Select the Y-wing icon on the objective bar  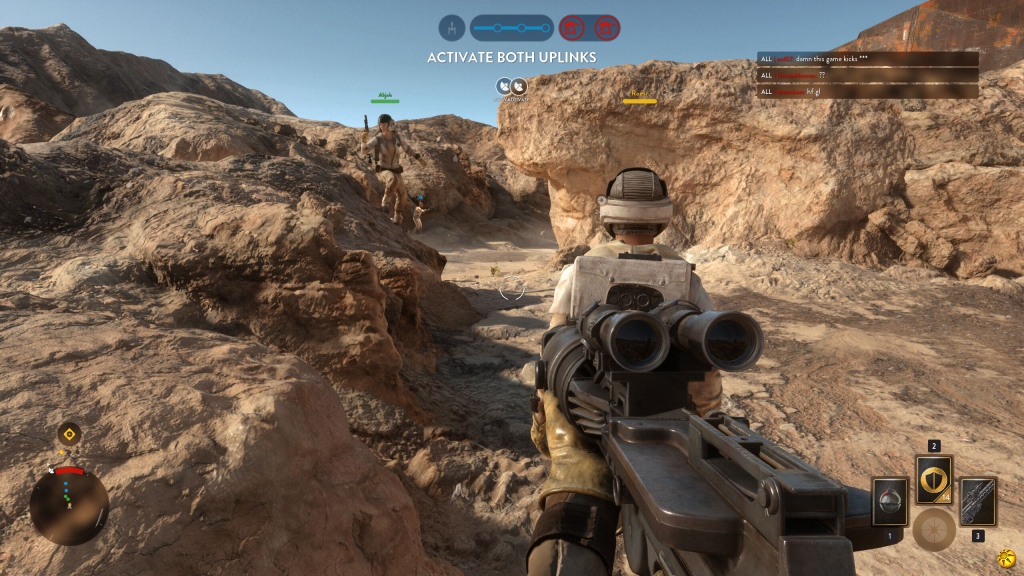(x=453, y=27)
